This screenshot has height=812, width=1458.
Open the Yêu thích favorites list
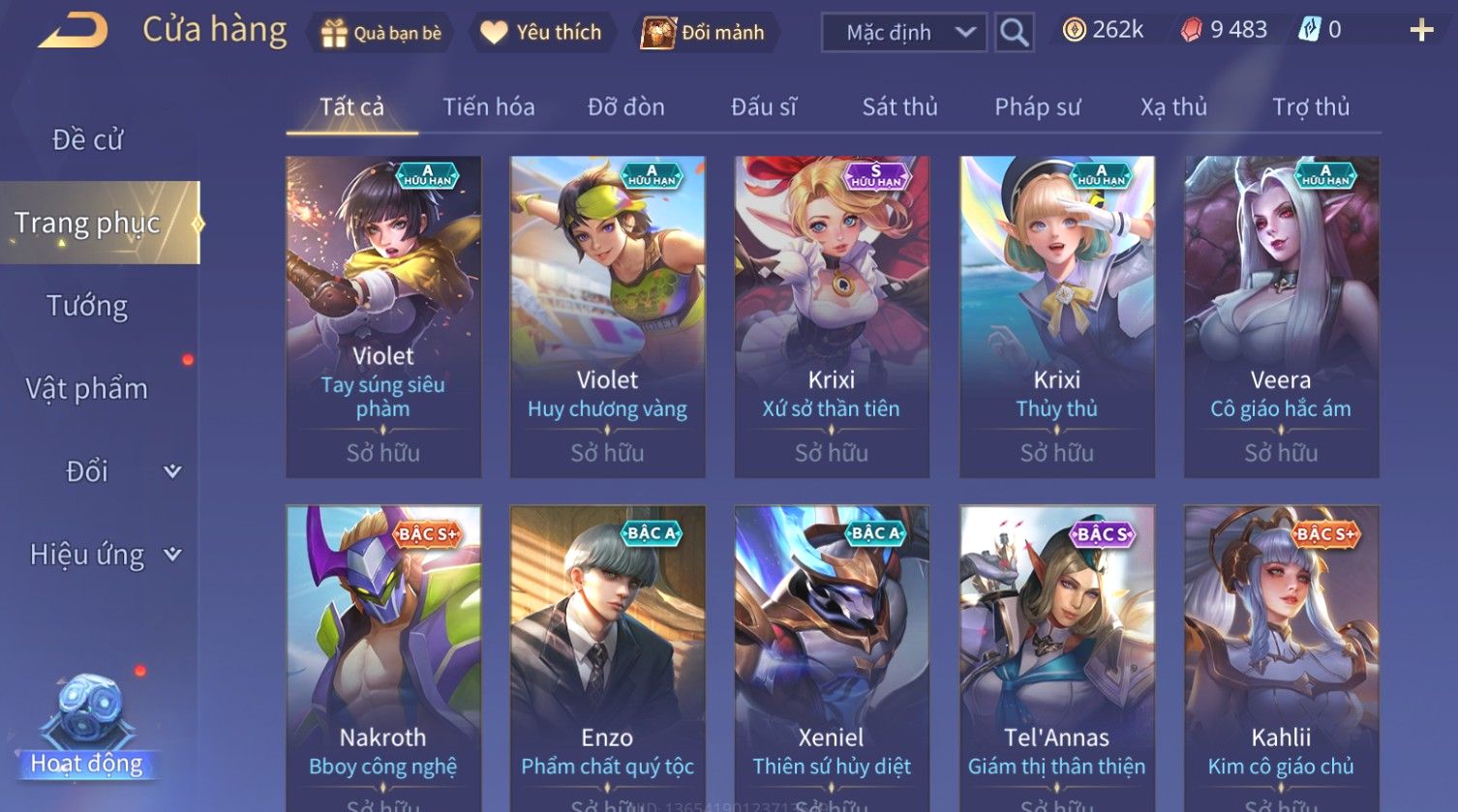[541, 33]
